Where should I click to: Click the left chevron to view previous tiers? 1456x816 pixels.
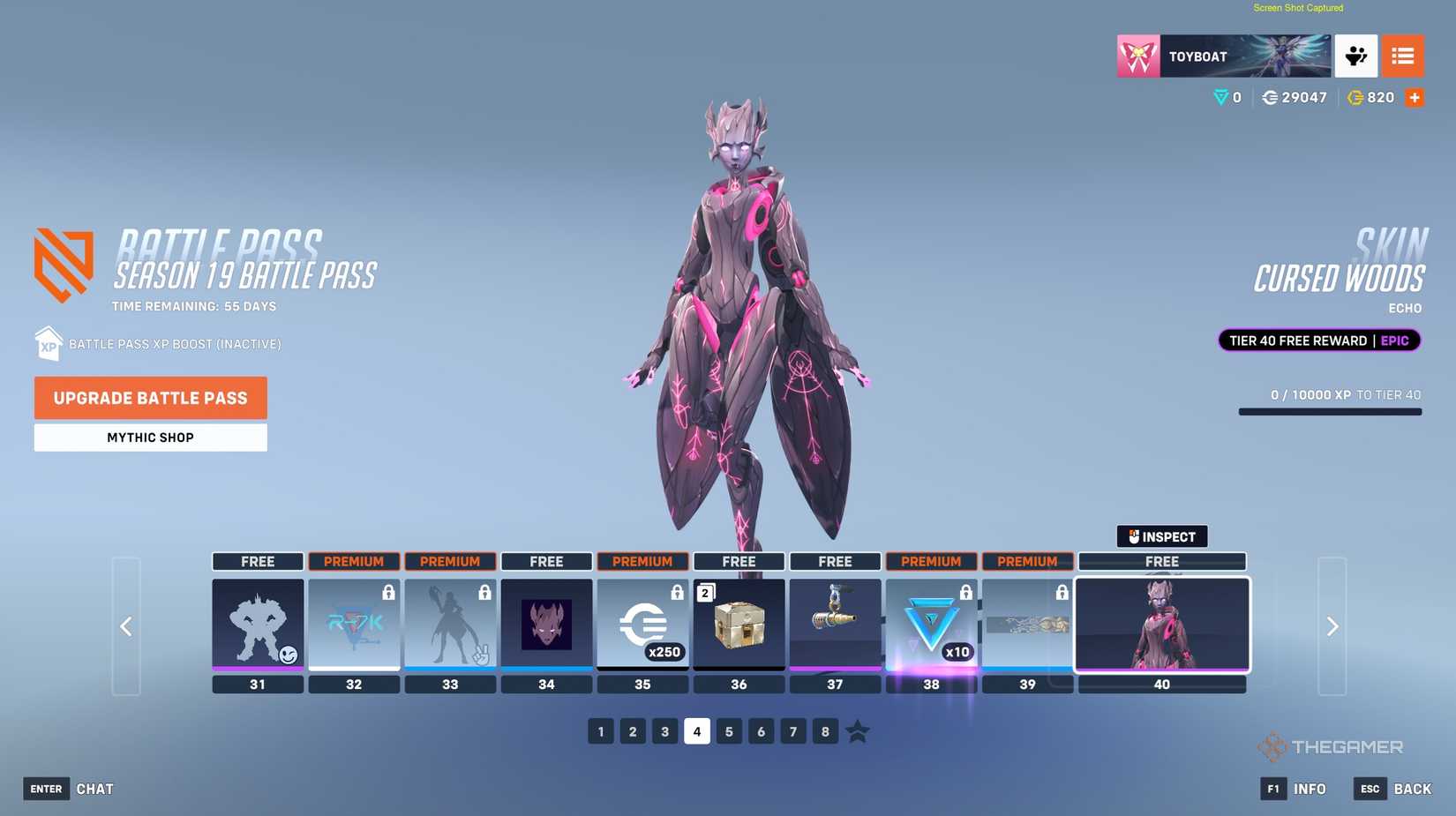(126, 626)
